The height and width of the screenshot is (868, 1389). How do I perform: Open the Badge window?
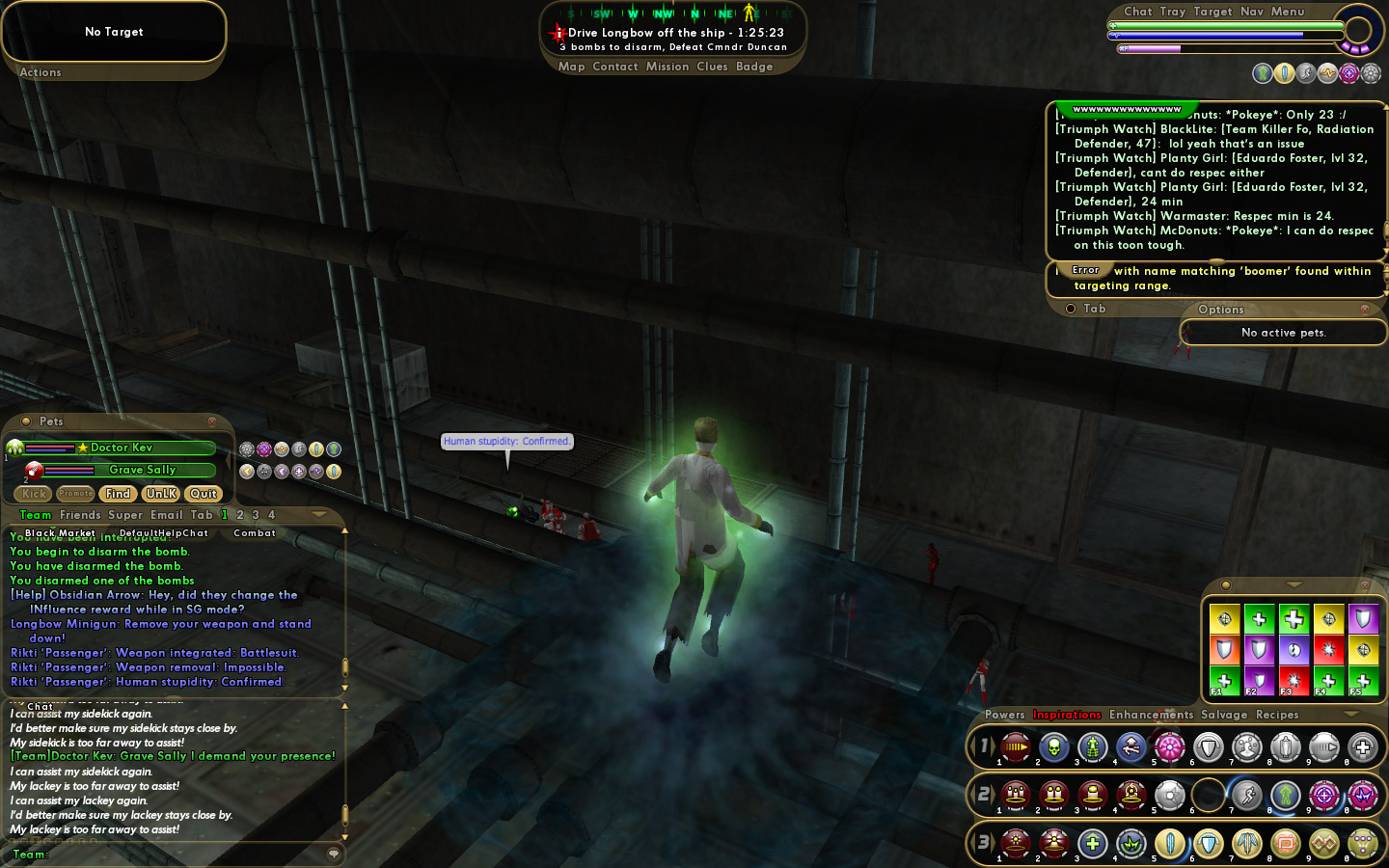tap(754, 67)
